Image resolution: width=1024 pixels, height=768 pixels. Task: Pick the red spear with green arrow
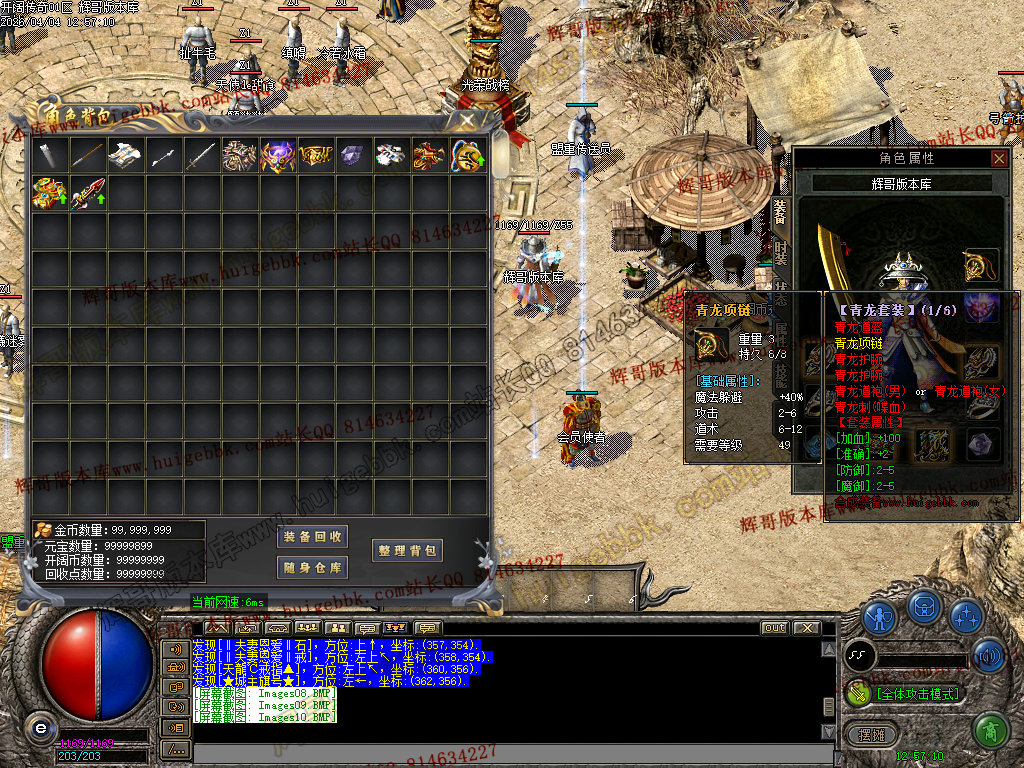click(x=88, y=192)
